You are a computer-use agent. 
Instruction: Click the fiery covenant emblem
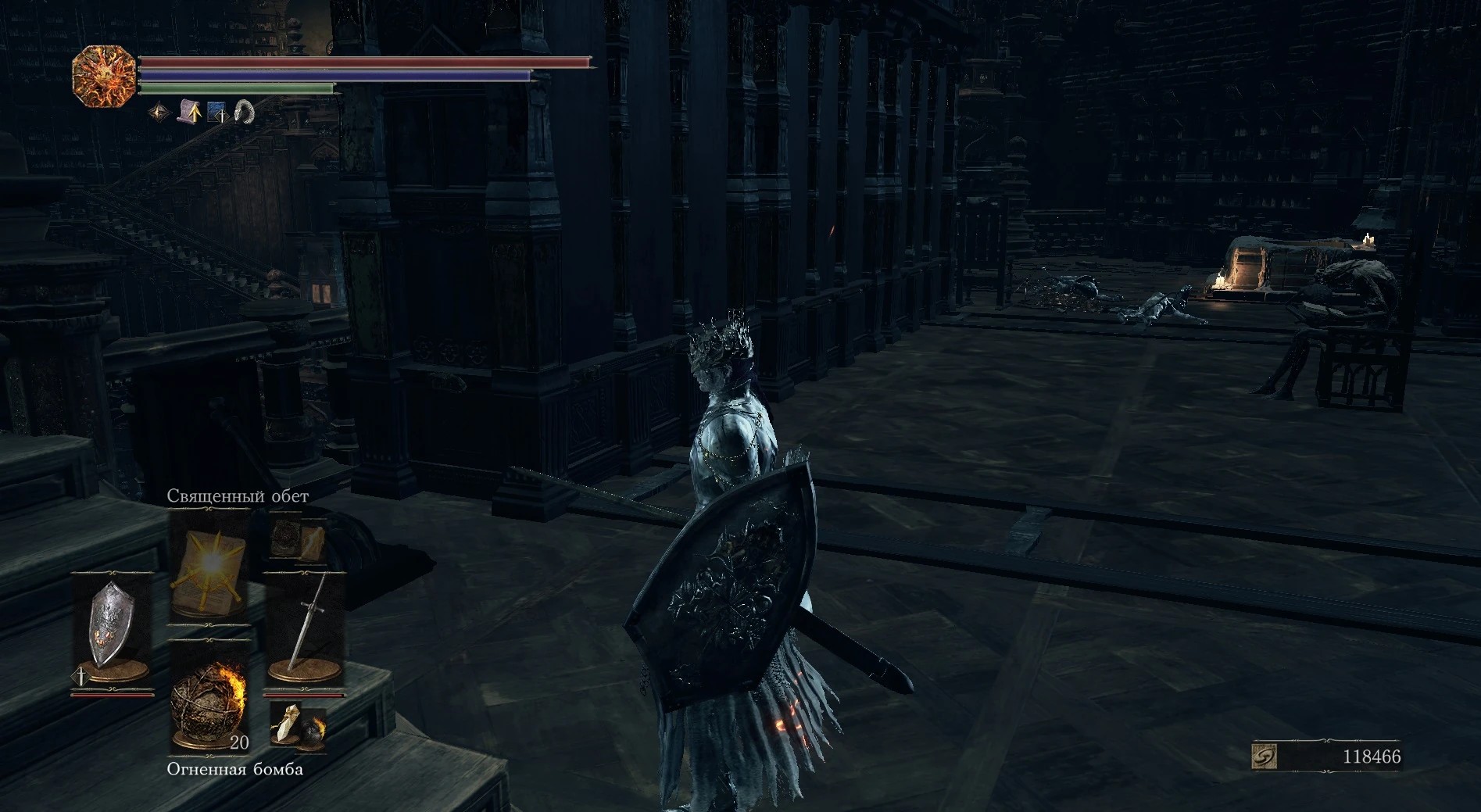(104, 76)
